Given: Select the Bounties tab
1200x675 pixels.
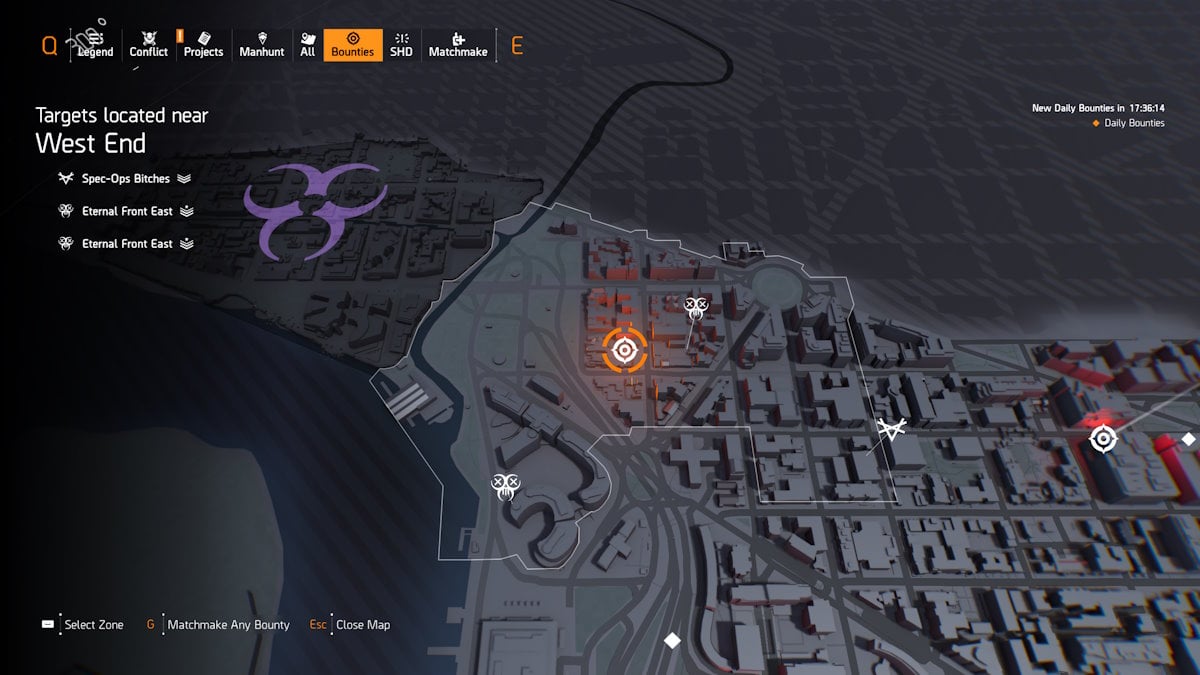Looking at the screenshot, I should point(352,45).
